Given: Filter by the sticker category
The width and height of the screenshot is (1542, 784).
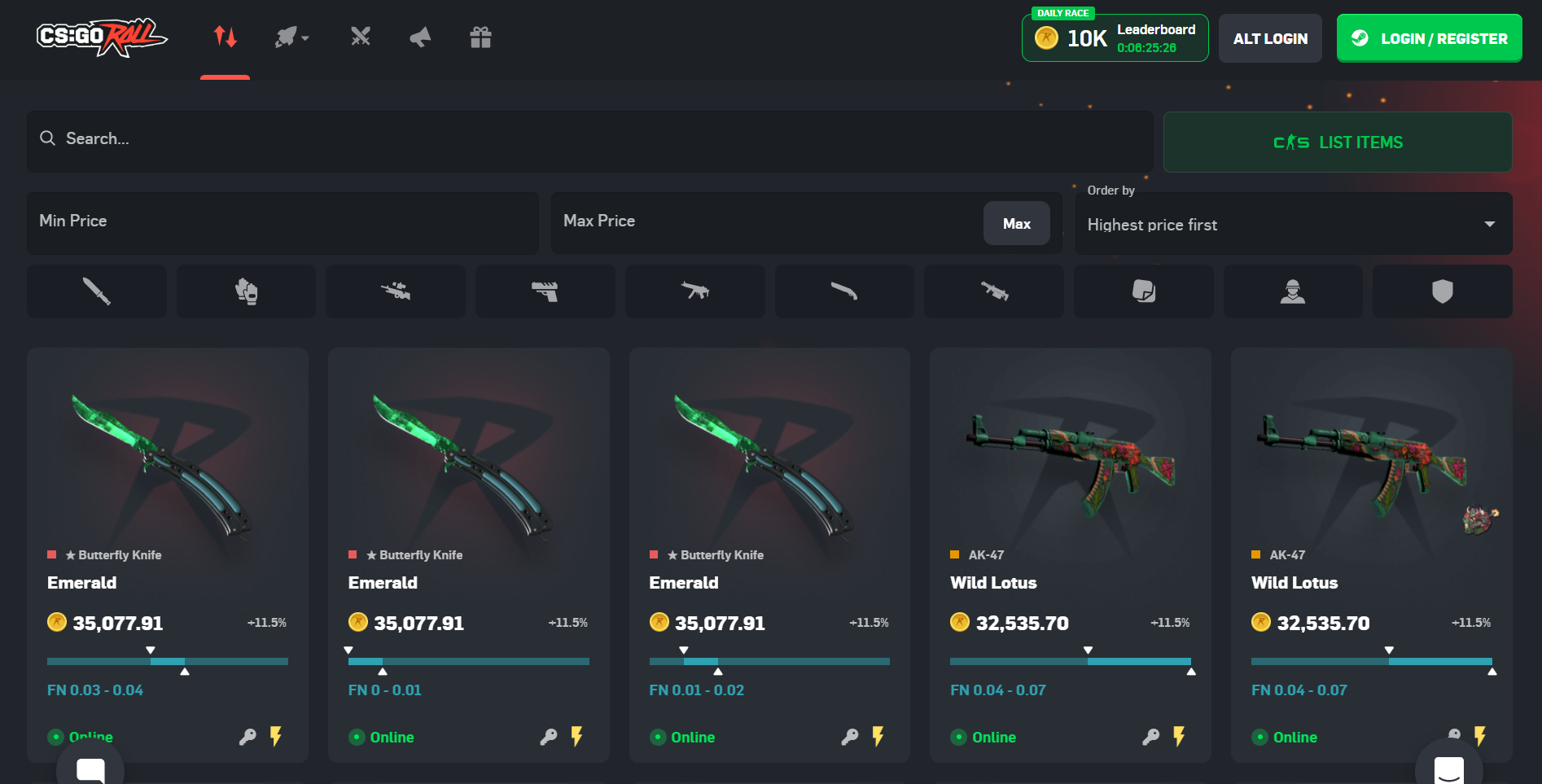Looking at the screenshot, I should click(1143, 291).
